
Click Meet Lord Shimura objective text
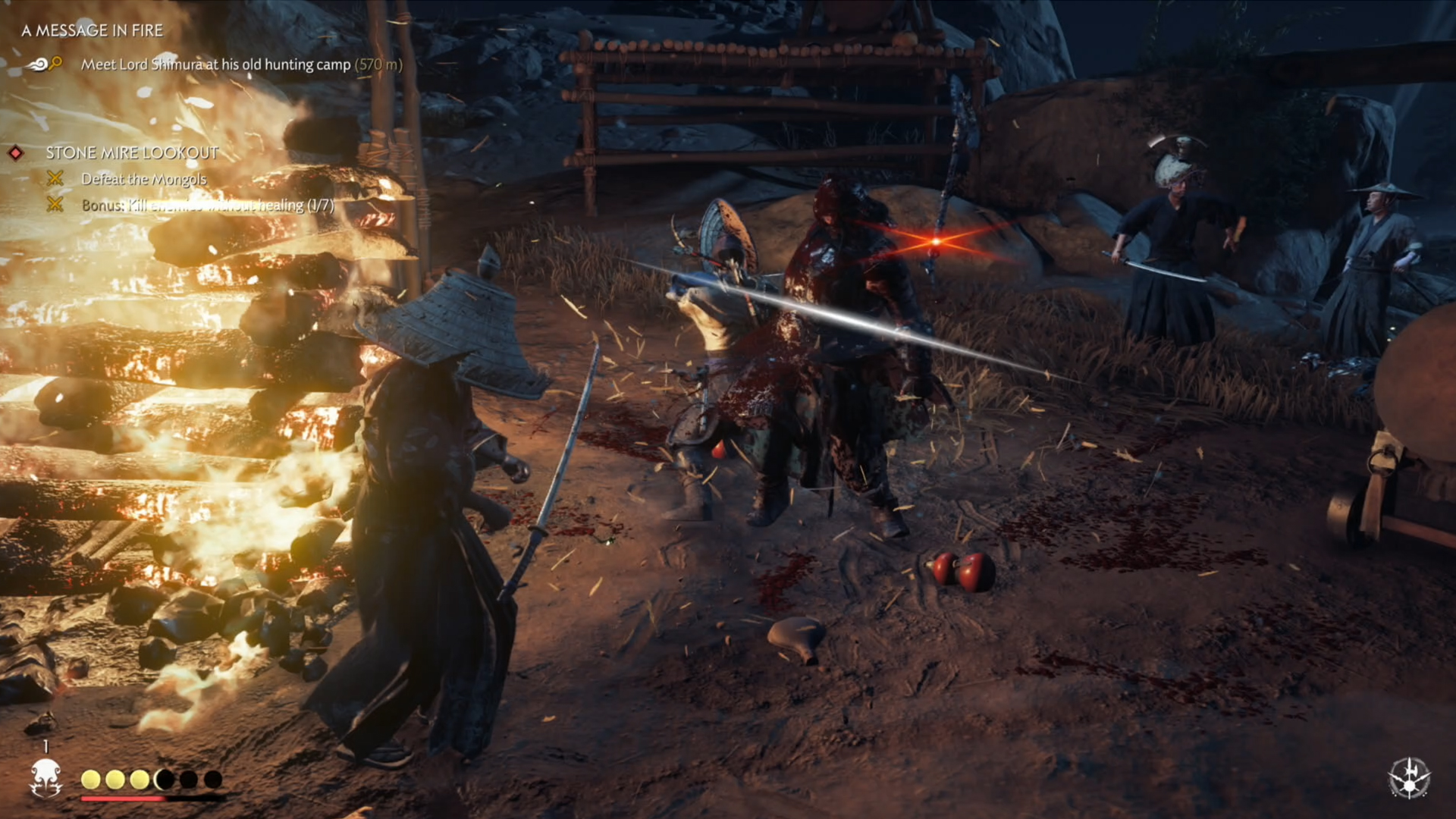tap(215, 65)
